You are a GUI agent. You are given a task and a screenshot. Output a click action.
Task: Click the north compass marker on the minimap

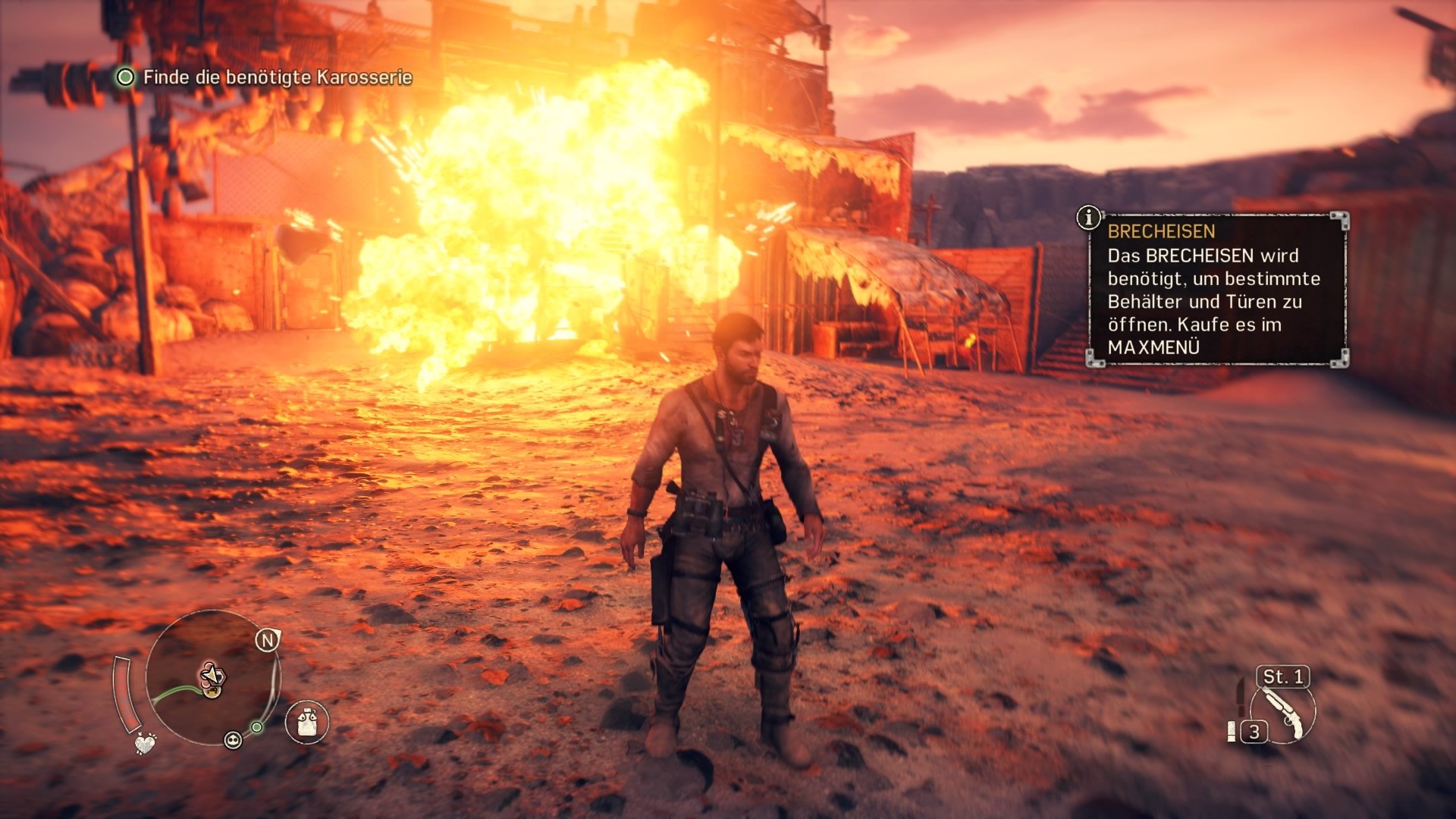click(268, 639)
